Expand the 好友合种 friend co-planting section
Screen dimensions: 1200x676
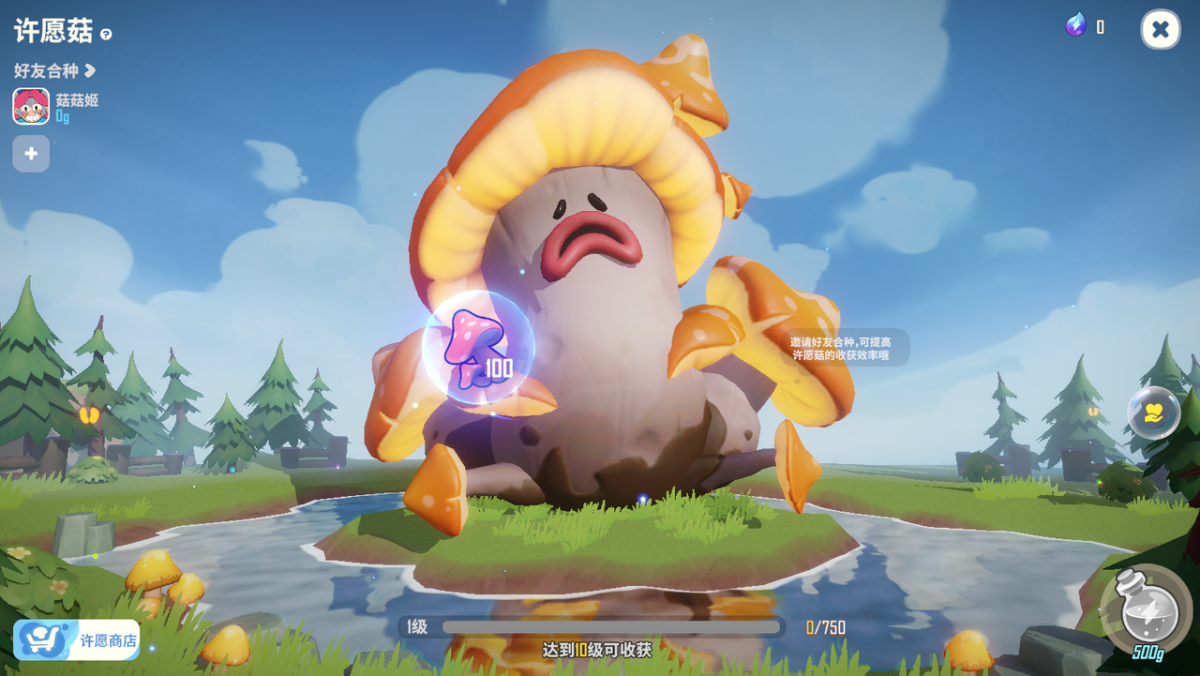point(55,71)
